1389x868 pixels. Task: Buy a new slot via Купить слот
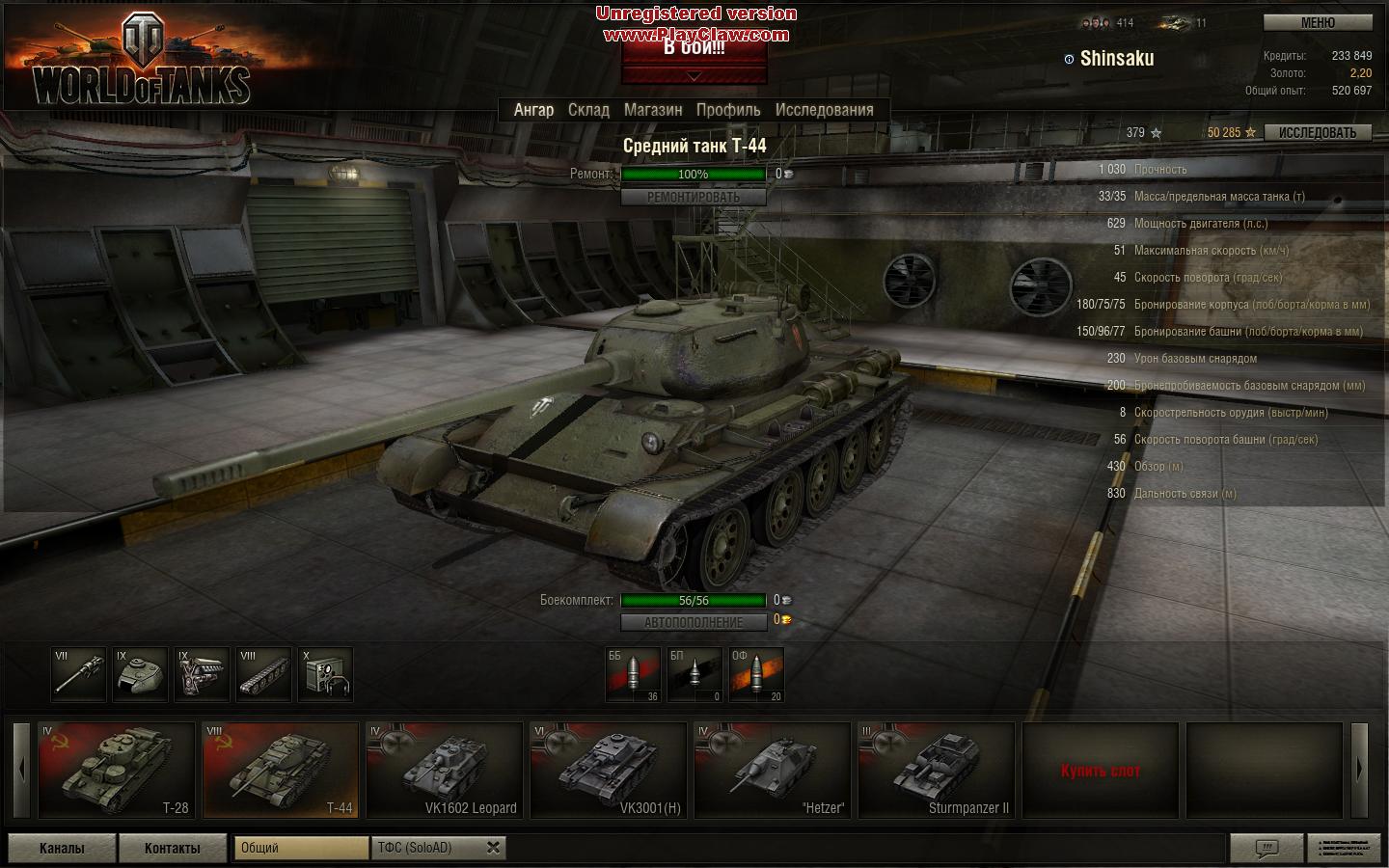(1100, 771)
